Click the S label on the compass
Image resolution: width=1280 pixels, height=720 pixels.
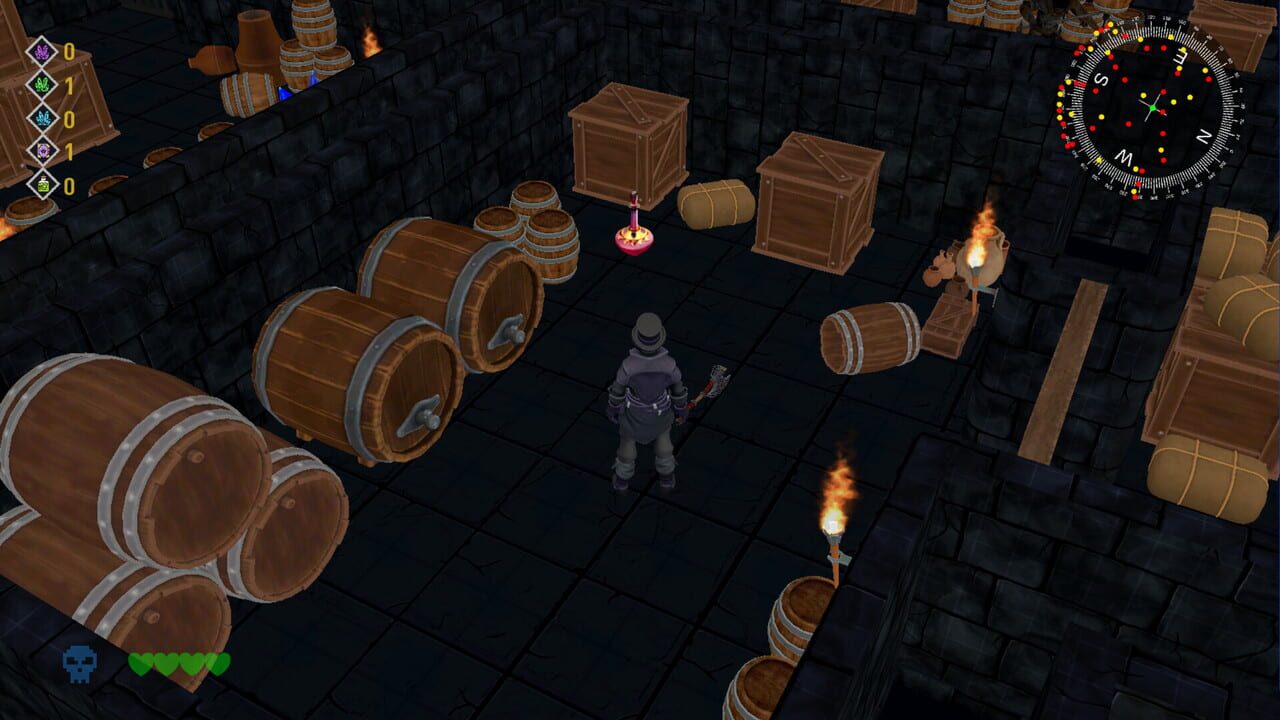pyautogui.click(x=1101, y=80)
